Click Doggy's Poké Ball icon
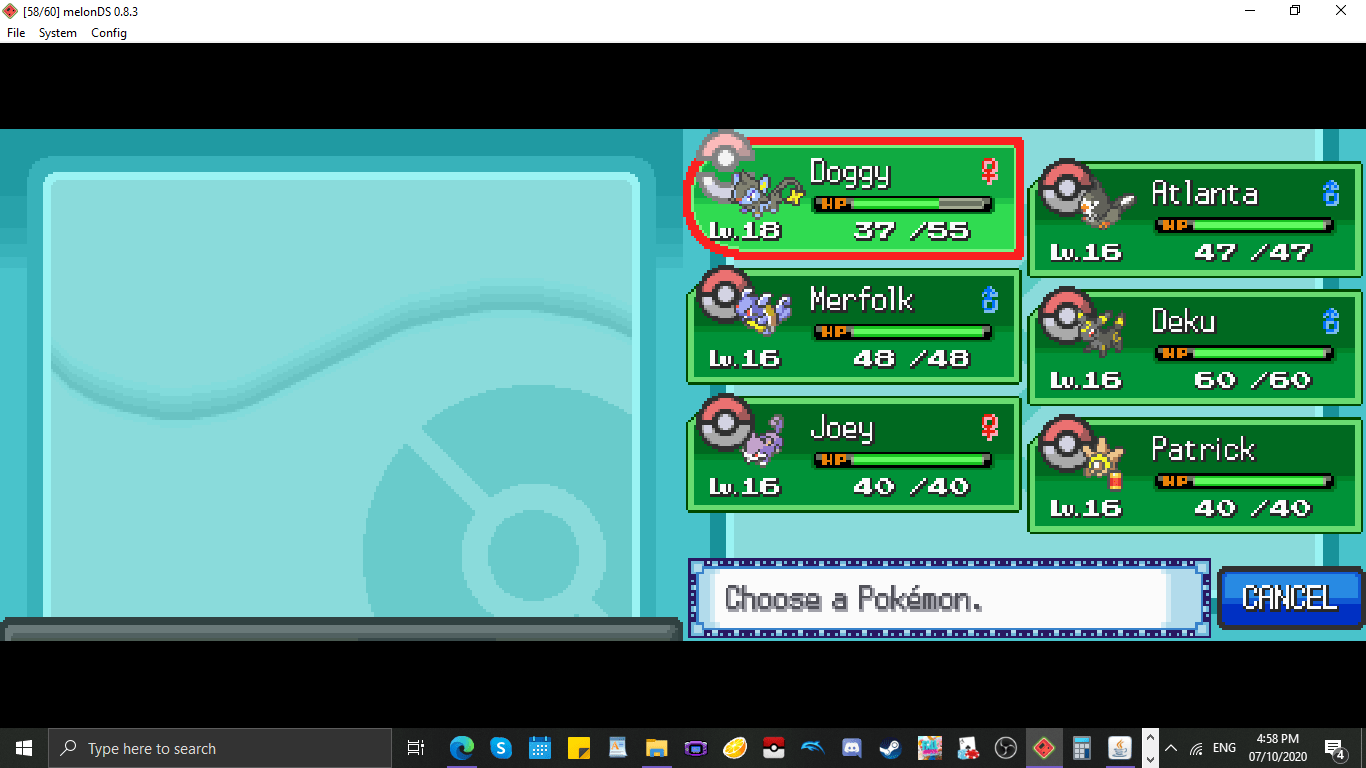Screen dimensions: 1366x768 pyautogui.click(x=724, y=157)
